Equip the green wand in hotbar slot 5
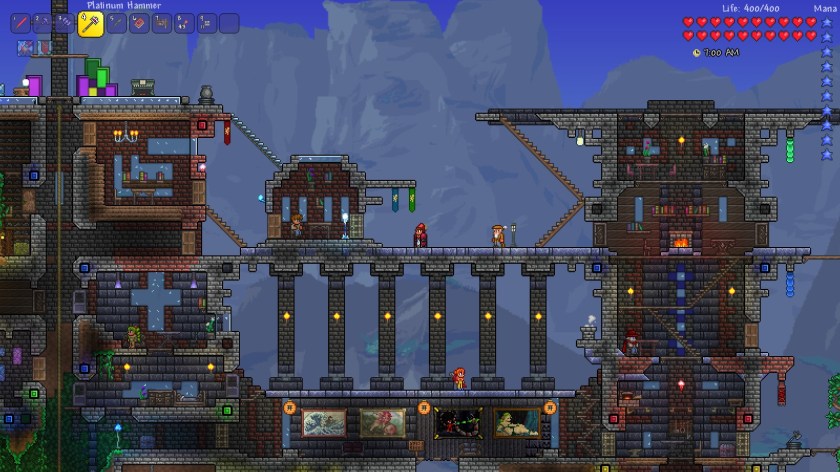The height and width of the screenshot is (472, 840). pyautogui.click(x=115, y=23)
